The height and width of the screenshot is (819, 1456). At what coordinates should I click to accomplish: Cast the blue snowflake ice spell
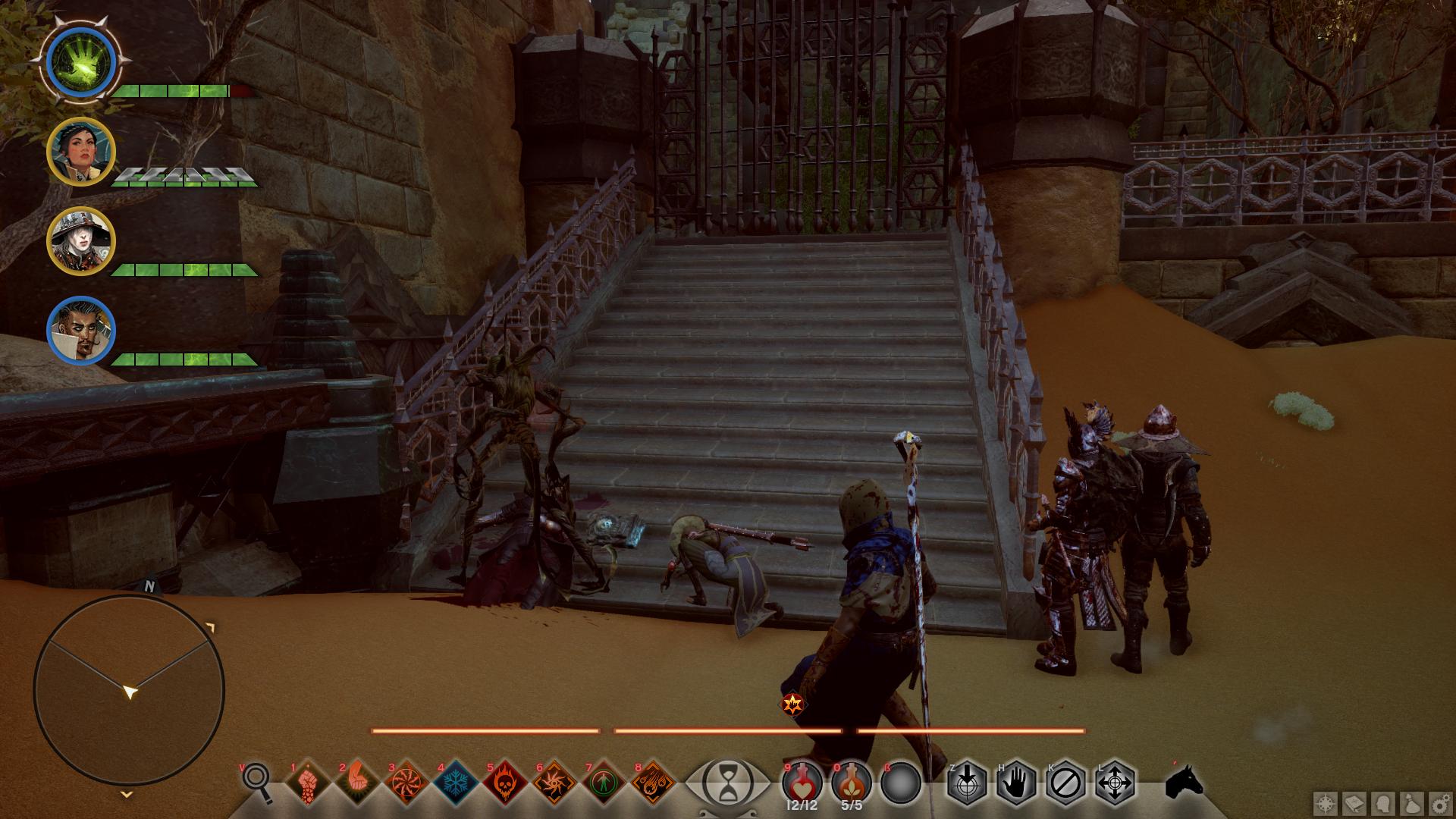(456, 782)
